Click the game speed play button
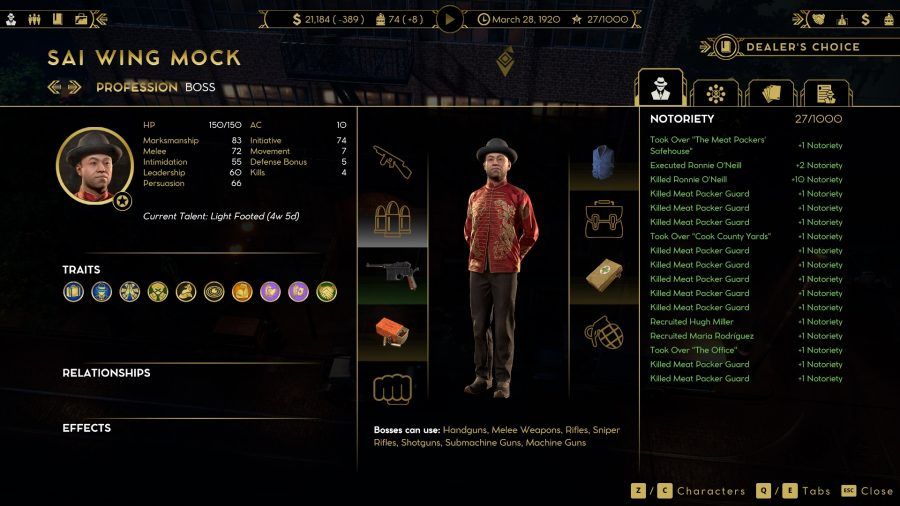Image resolution: width=900 pixels, height=506 pixels. (x=450, y=18)
